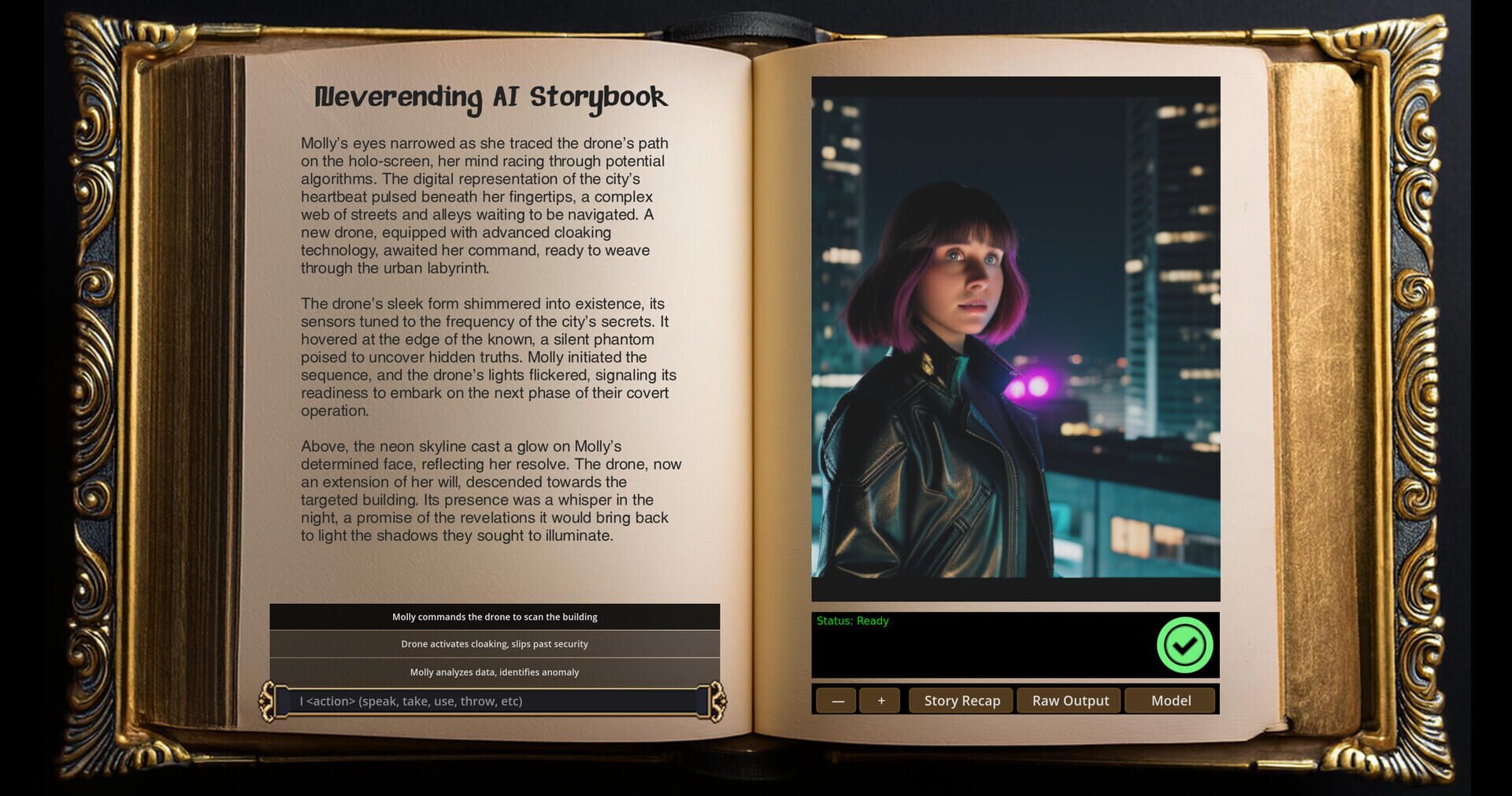This screenshot has width=1512, height=796.
Task: Click the "Status: Ready" text
Action: [852, 620]
